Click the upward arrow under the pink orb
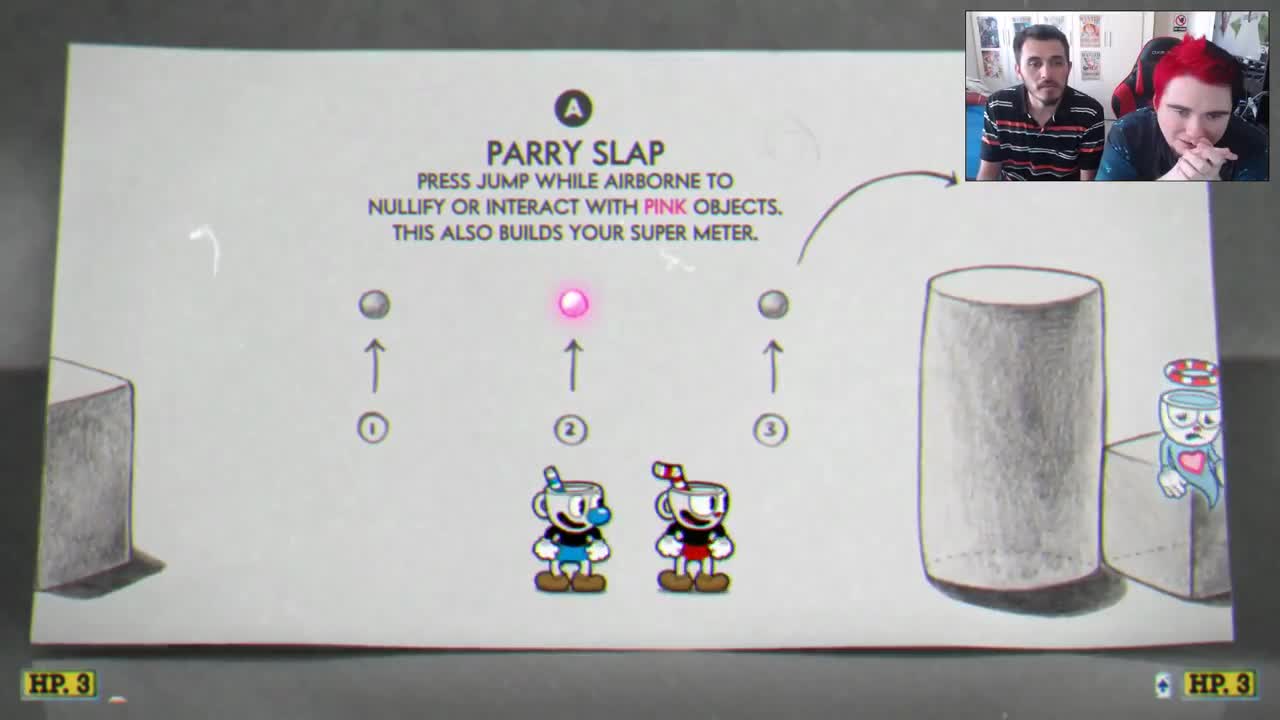This screenshot has height=720, width=1280. pyautogui.click(x=572, y=365)
